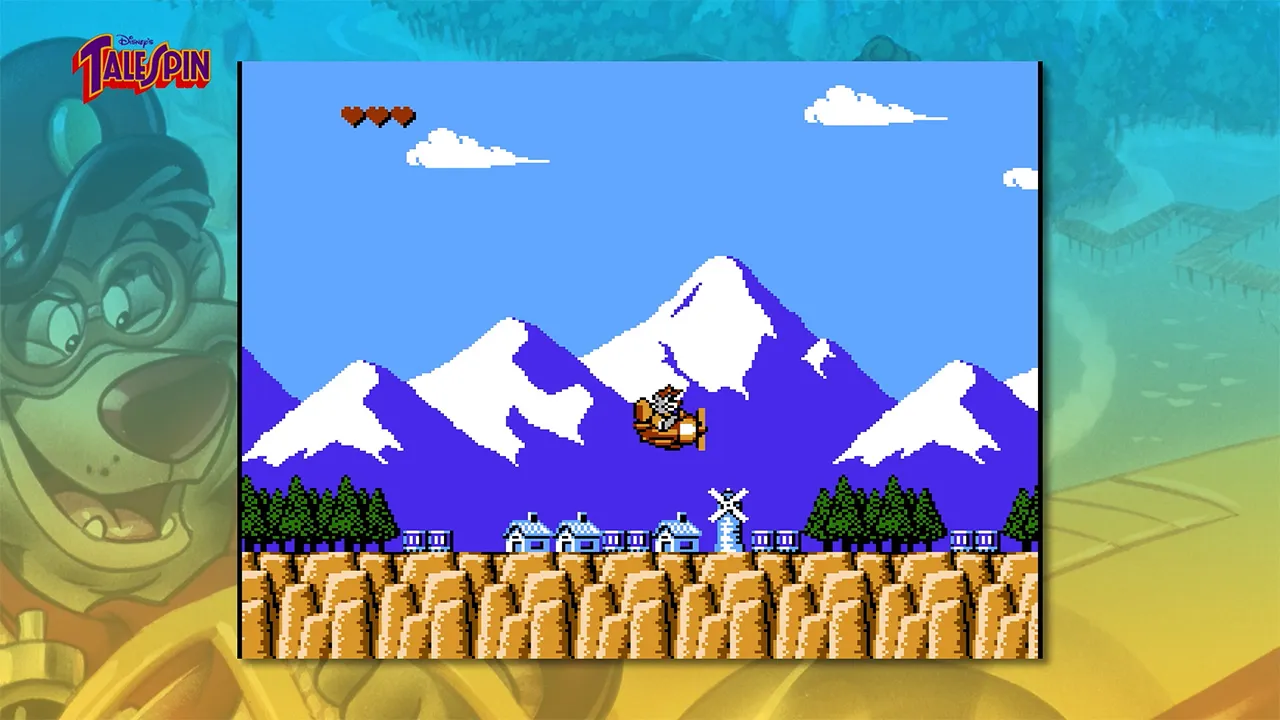Click the first heart in the health meter

point(354,115)
